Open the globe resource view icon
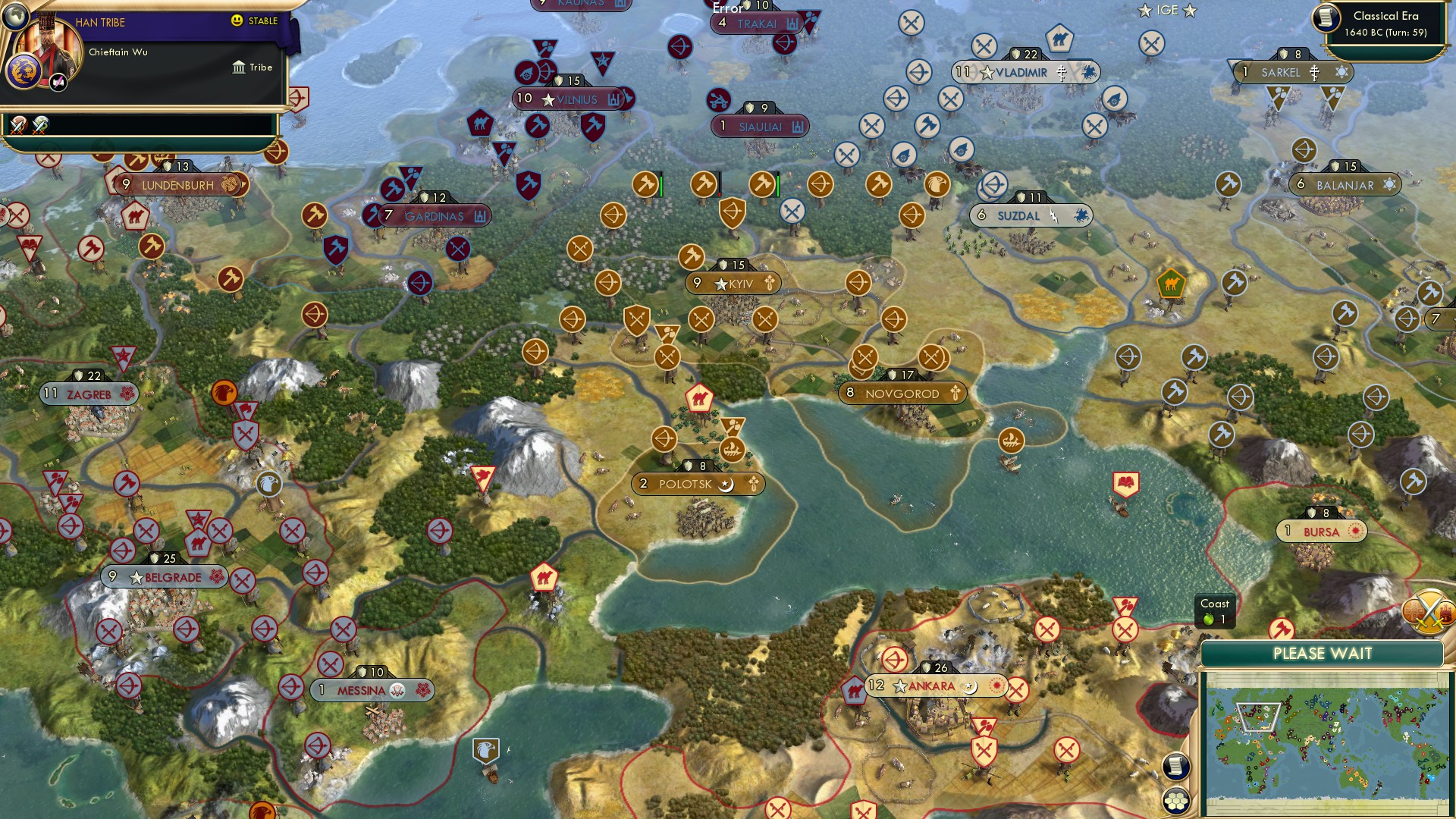 point(14,17)
